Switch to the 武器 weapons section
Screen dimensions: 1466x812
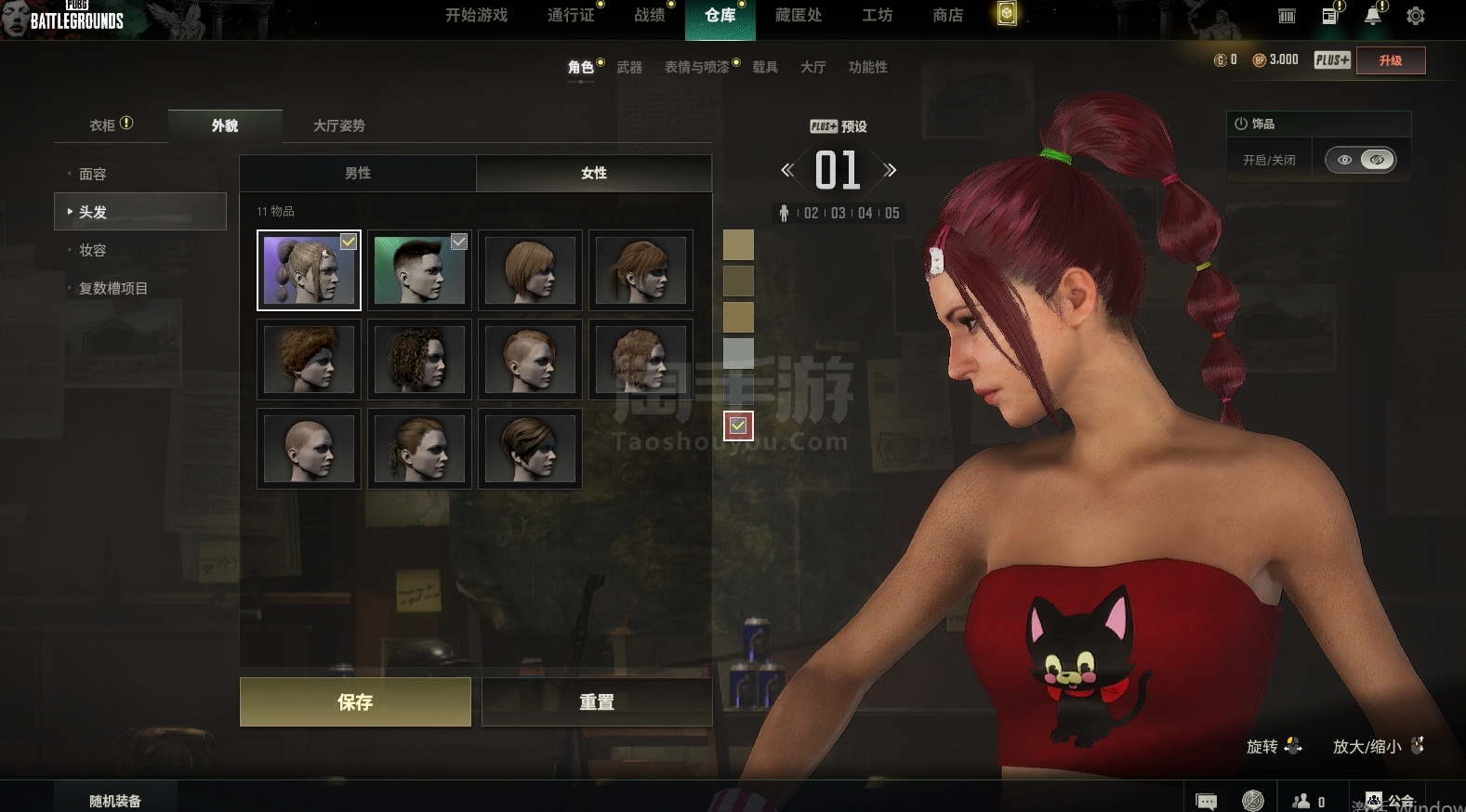click(x=629, y=67)
